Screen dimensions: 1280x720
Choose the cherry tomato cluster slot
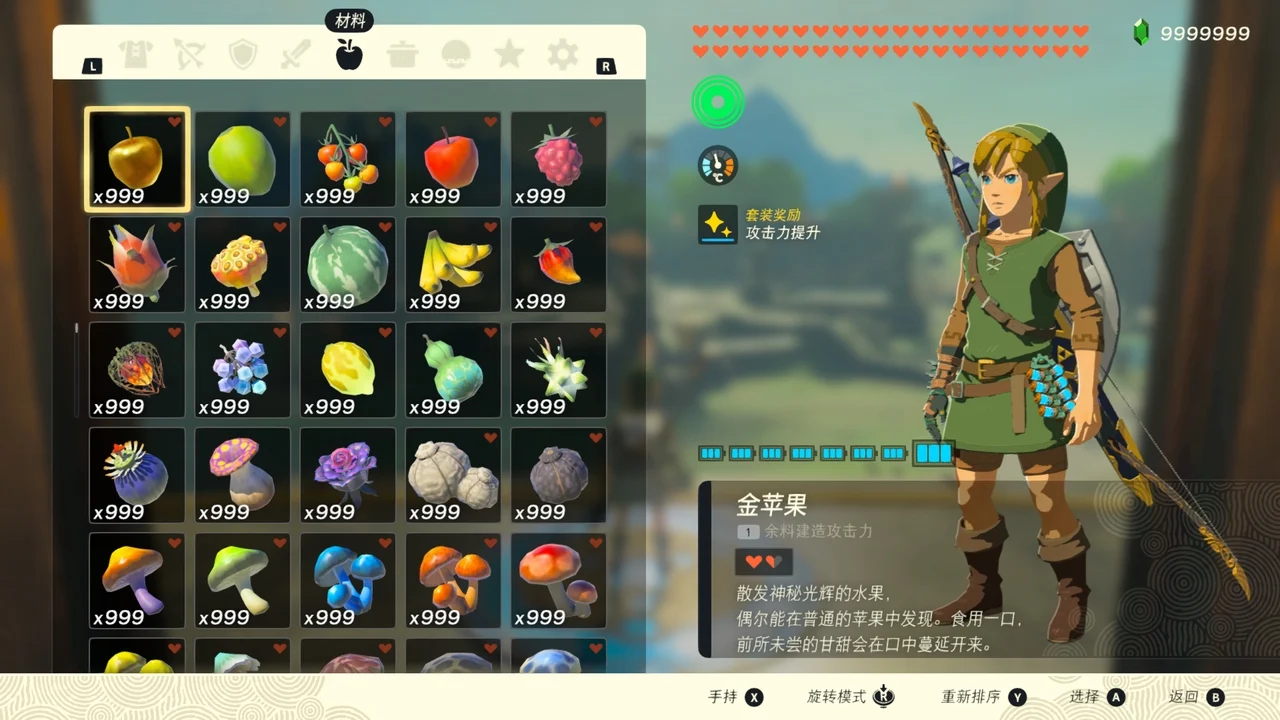coord(348,160)
